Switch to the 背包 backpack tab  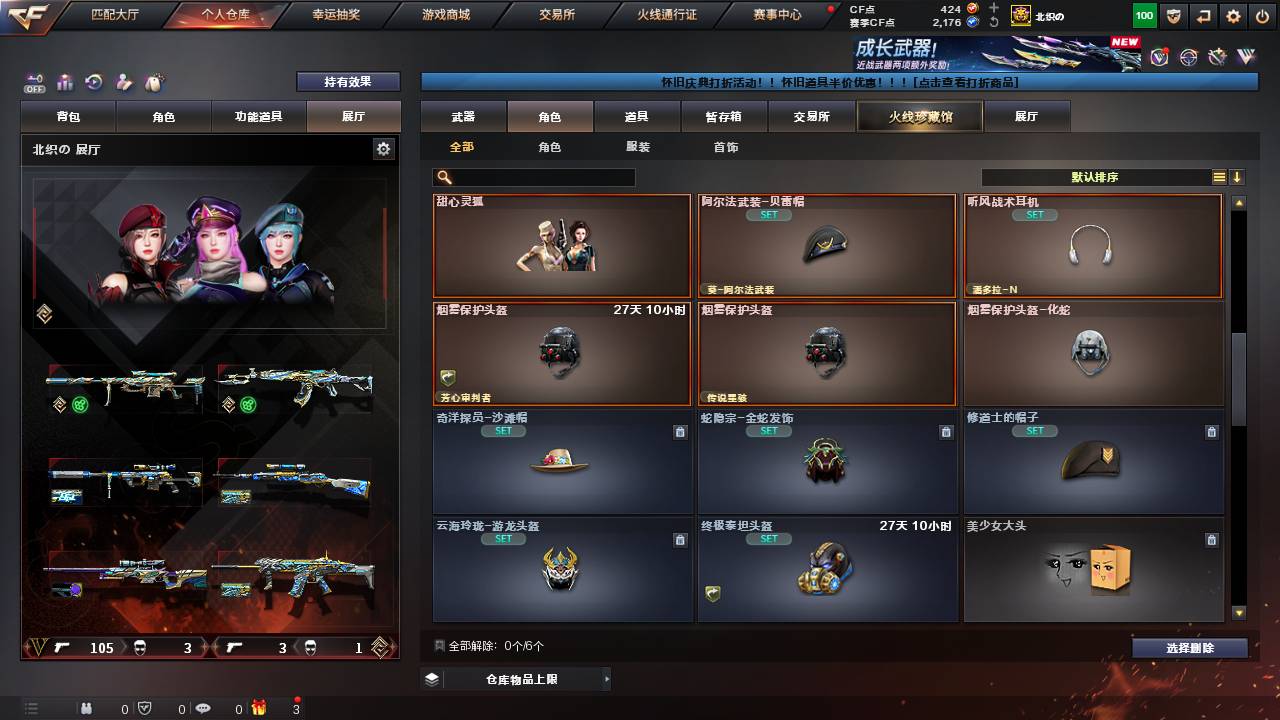tap(69, 117)
